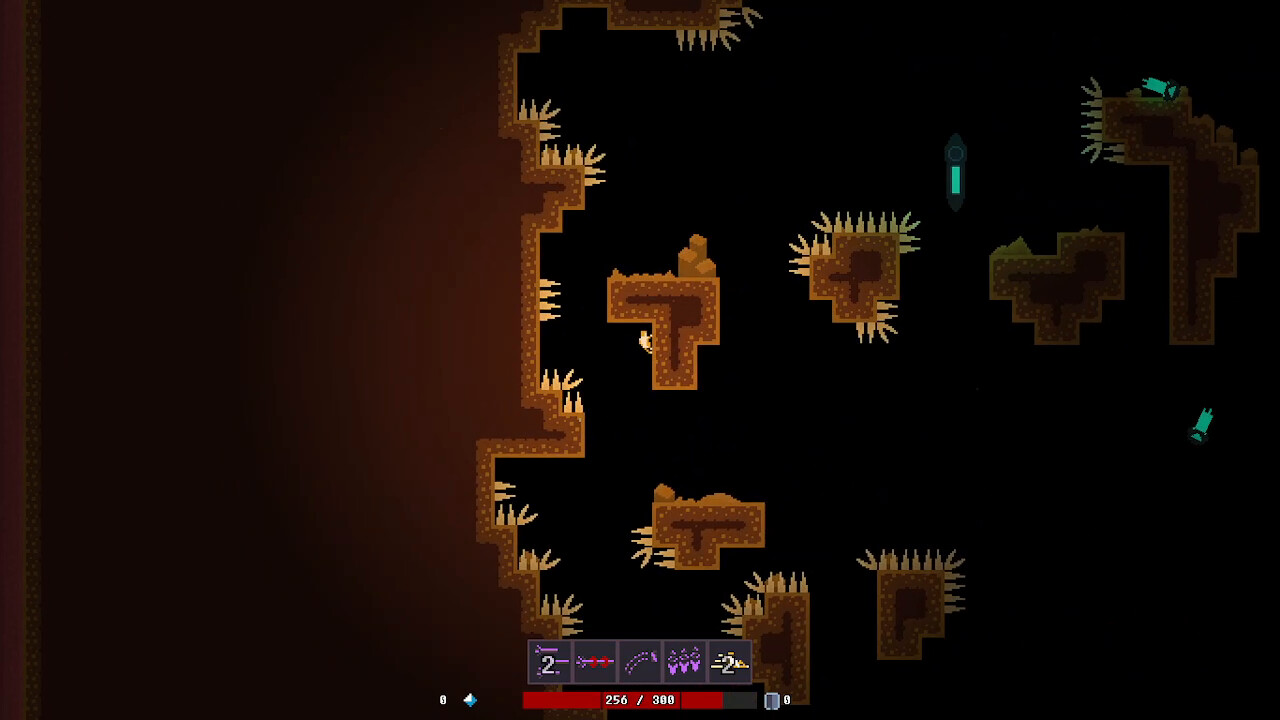Click the gem counter reading 0

[442, 700]
